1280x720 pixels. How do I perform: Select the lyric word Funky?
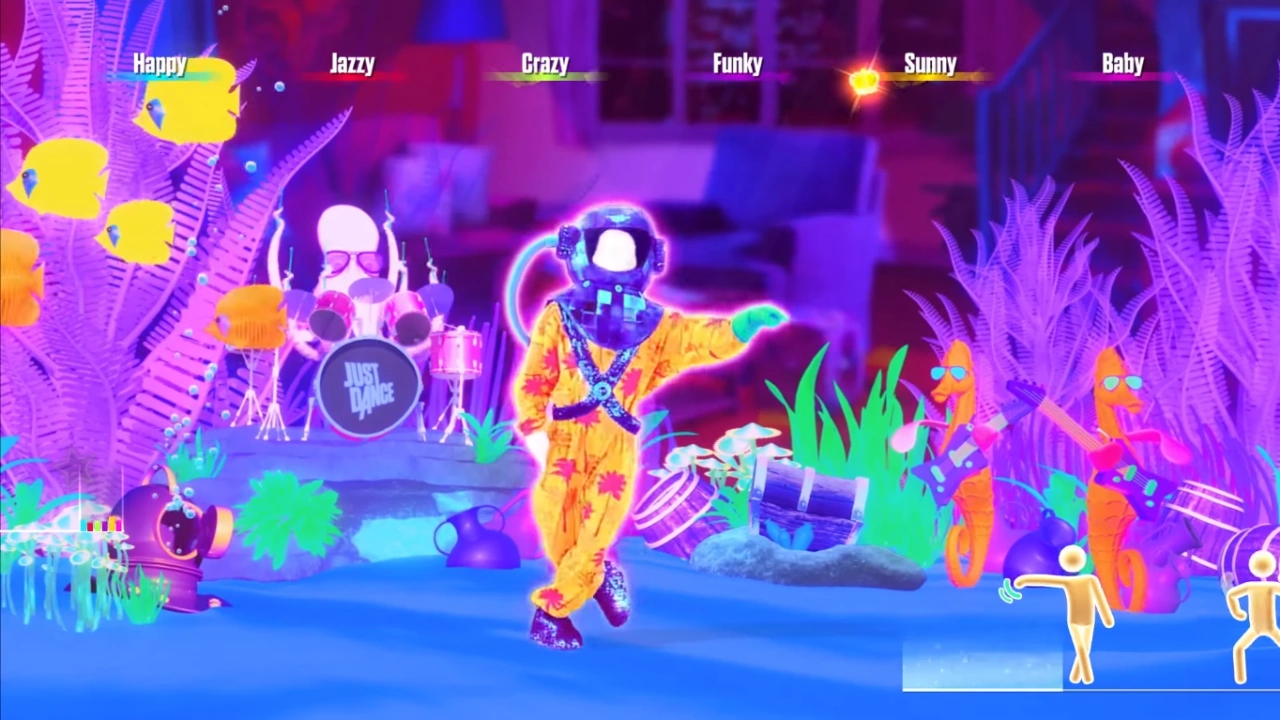pos(737,64)
